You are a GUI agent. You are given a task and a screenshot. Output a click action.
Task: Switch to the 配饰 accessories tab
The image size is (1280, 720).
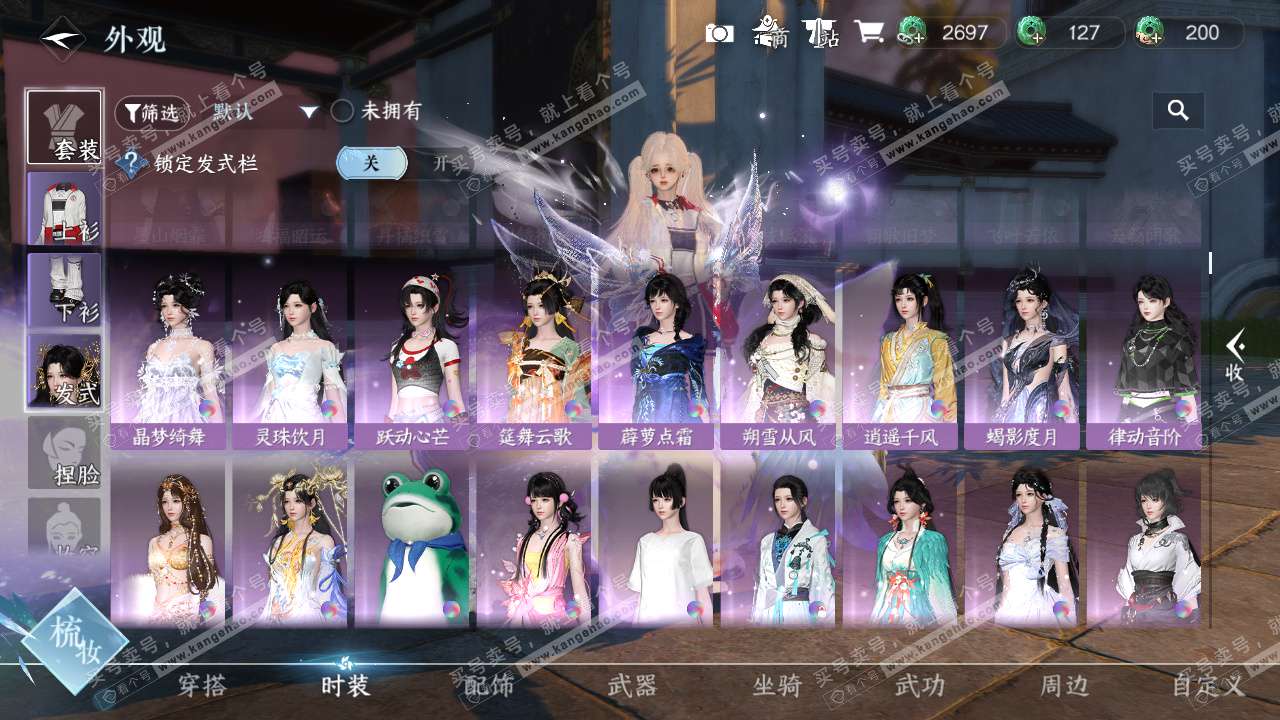pos(490,686)
